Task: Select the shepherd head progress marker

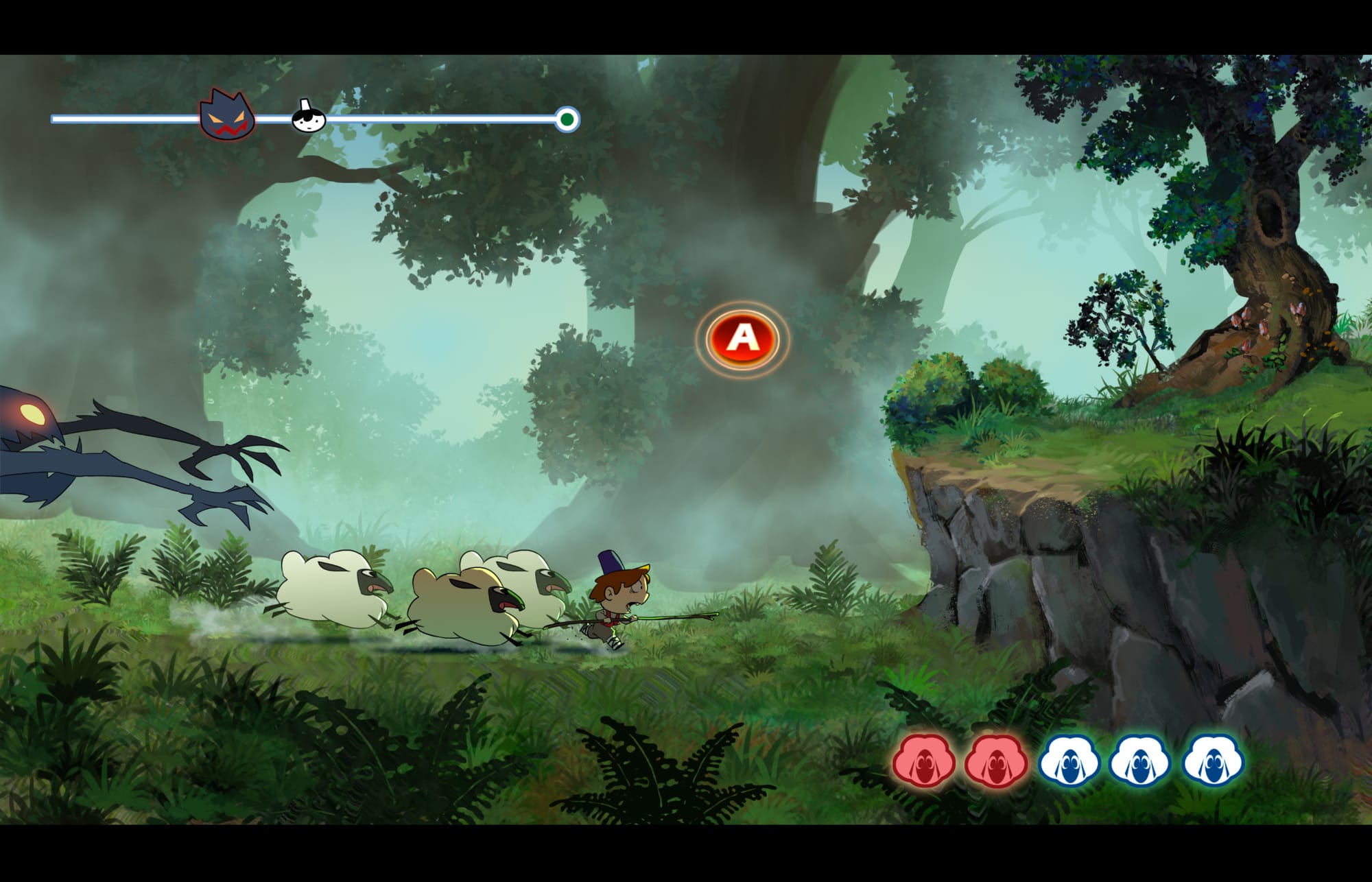Action: pyautogui.click(x=308, y=117)
